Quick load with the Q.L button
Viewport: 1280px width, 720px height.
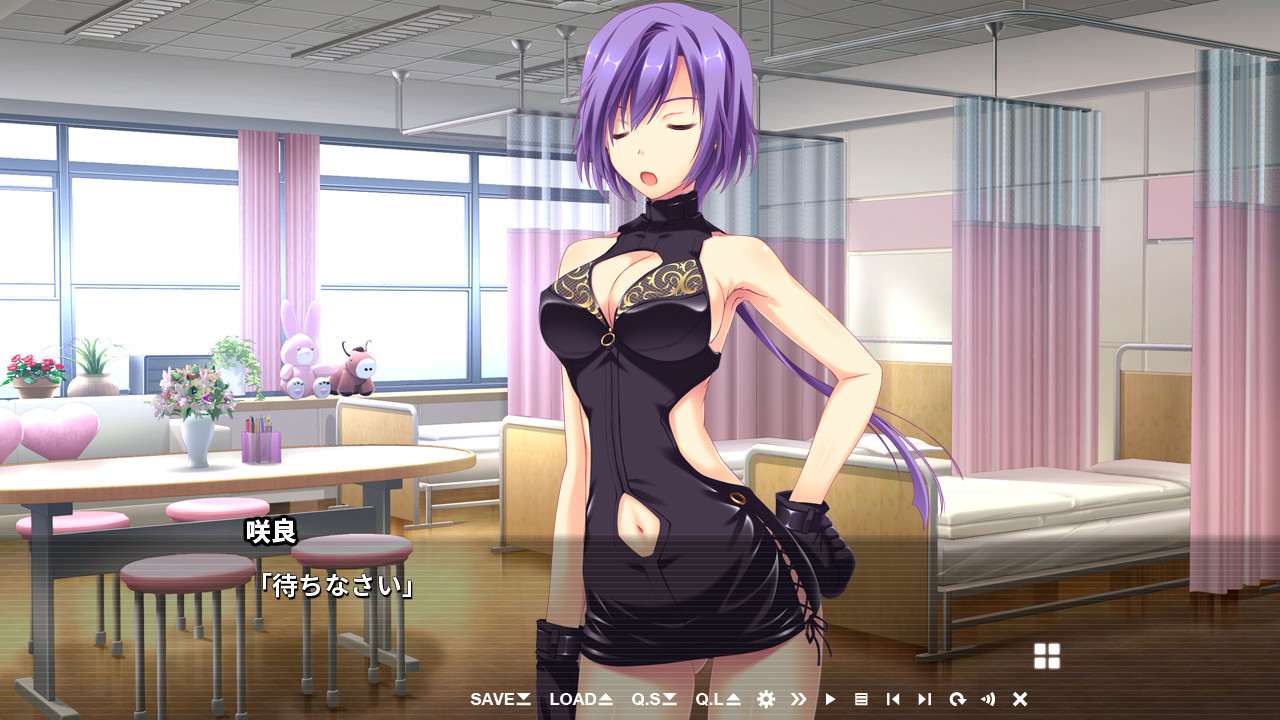[718, 699]
